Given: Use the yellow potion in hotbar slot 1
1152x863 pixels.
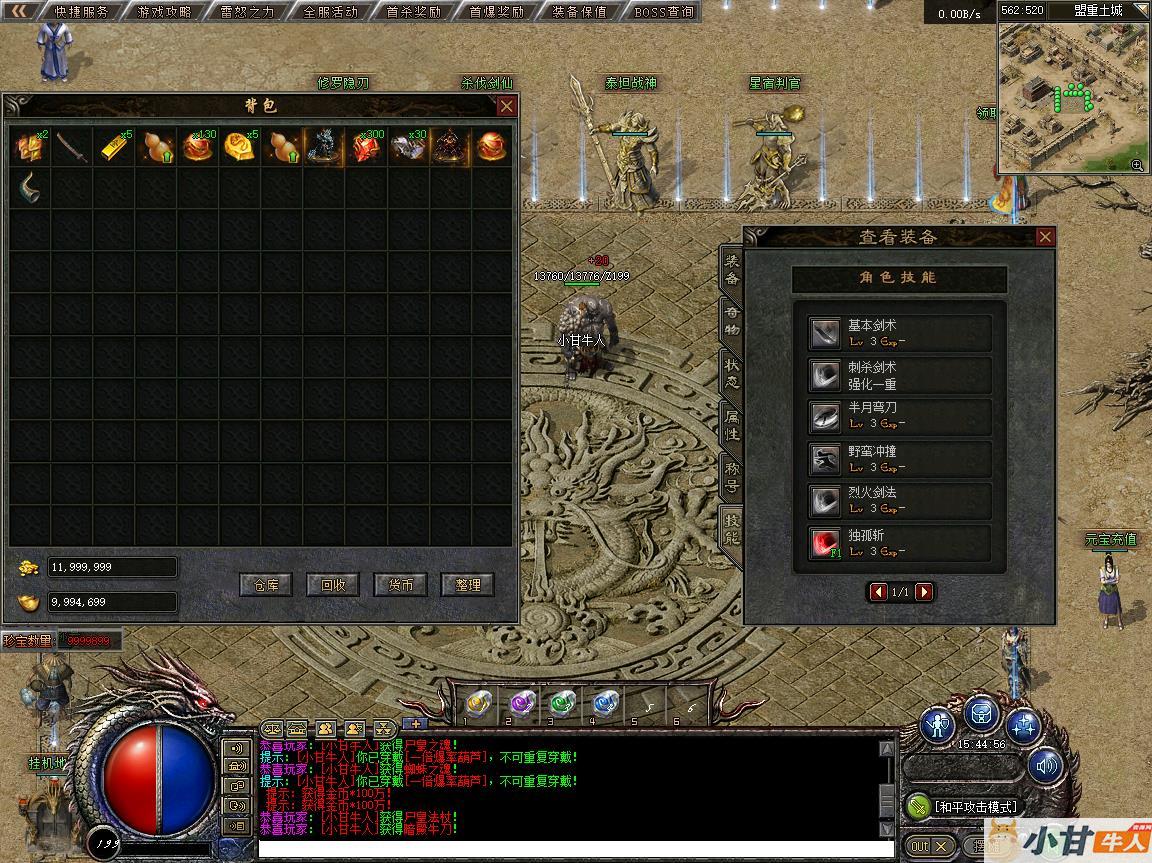Looking at the screenshot, I should coord(479,702).
